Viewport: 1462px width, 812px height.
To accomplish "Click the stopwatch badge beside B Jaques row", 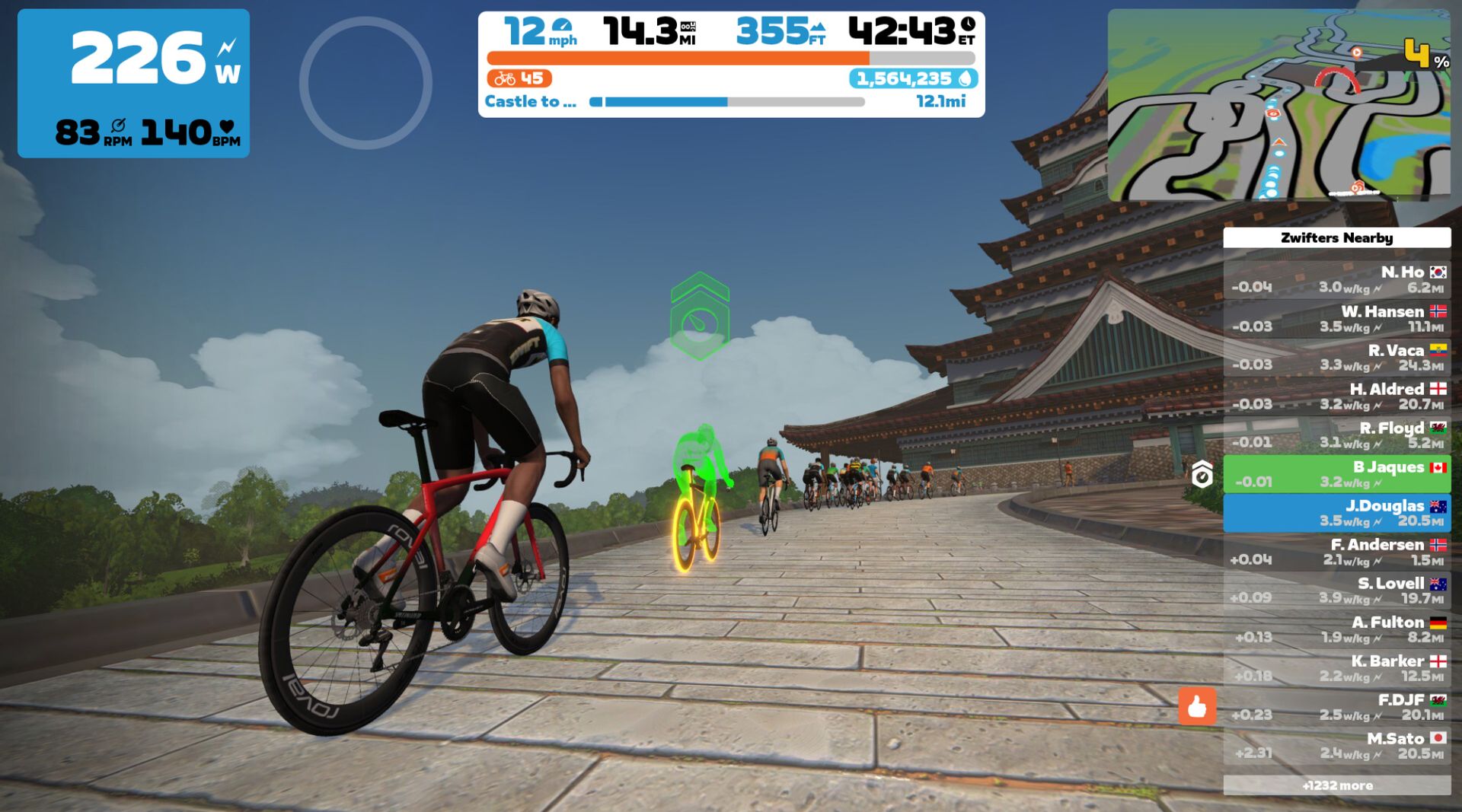I will tap(1204, 474).
